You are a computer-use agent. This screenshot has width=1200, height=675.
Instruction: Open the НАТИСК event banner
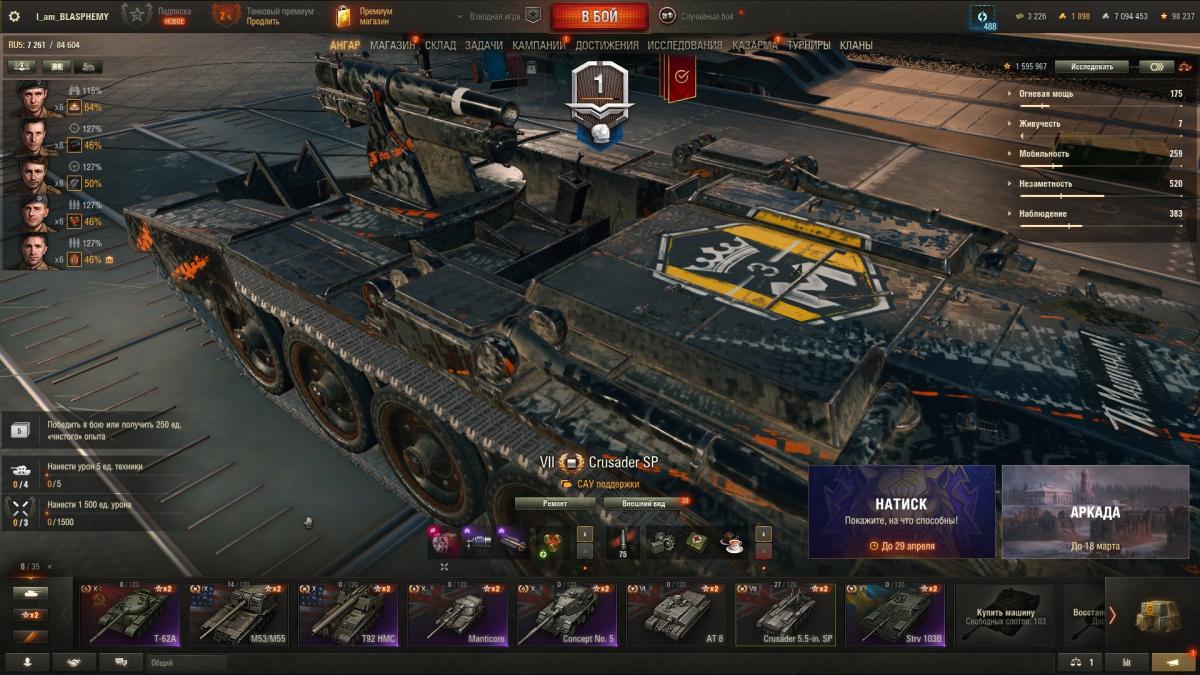(901, 511)
